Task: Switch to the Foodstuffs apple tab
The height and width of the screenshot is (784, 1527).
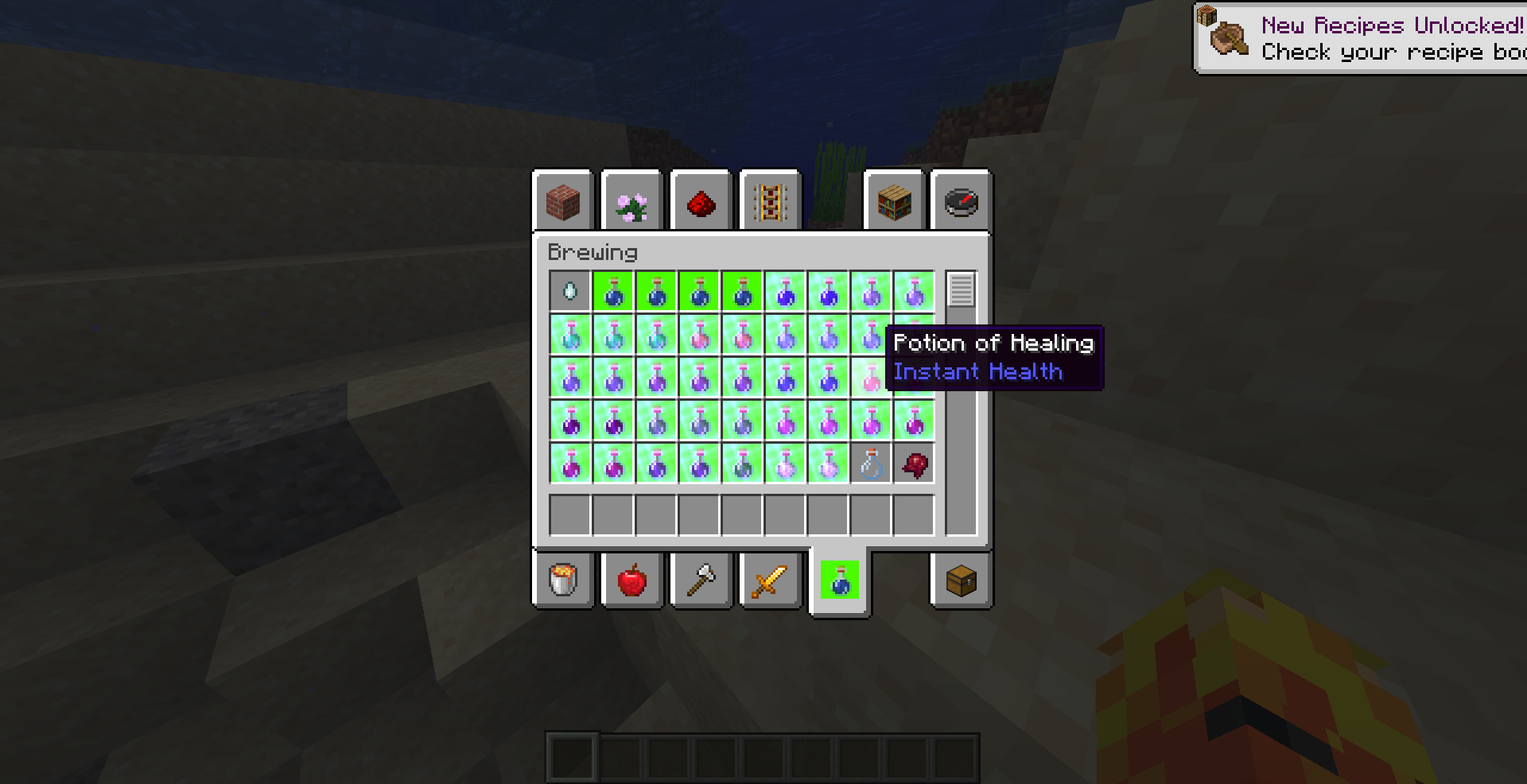Action: point(632,580)
